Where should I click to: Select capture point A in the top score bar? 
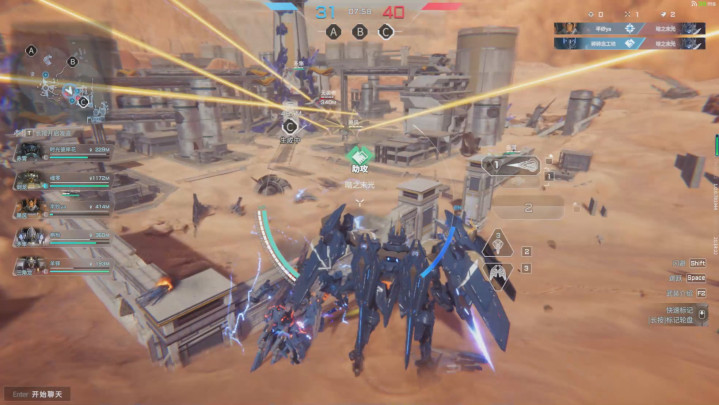click(x=333, y=31)
